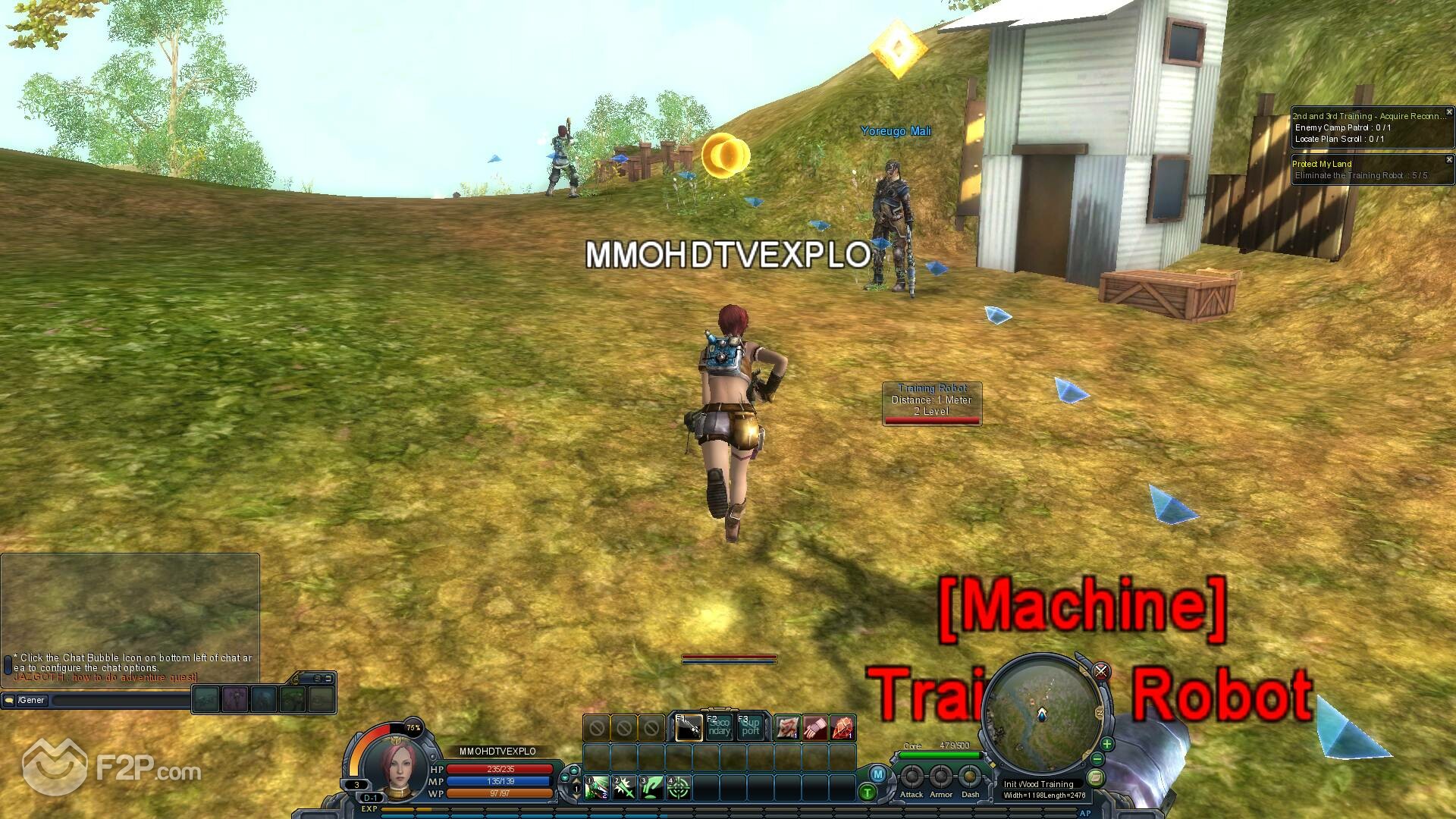1456x819 pixels.
Task: Zoom out the minimap with minus button
Action: (1097, 759)
